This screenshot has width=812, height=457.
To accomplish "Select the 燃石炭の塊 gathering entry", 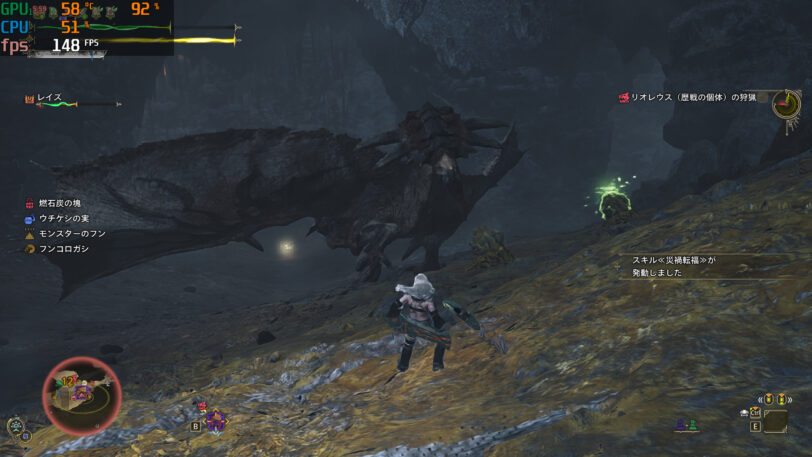I will (59, 203).
